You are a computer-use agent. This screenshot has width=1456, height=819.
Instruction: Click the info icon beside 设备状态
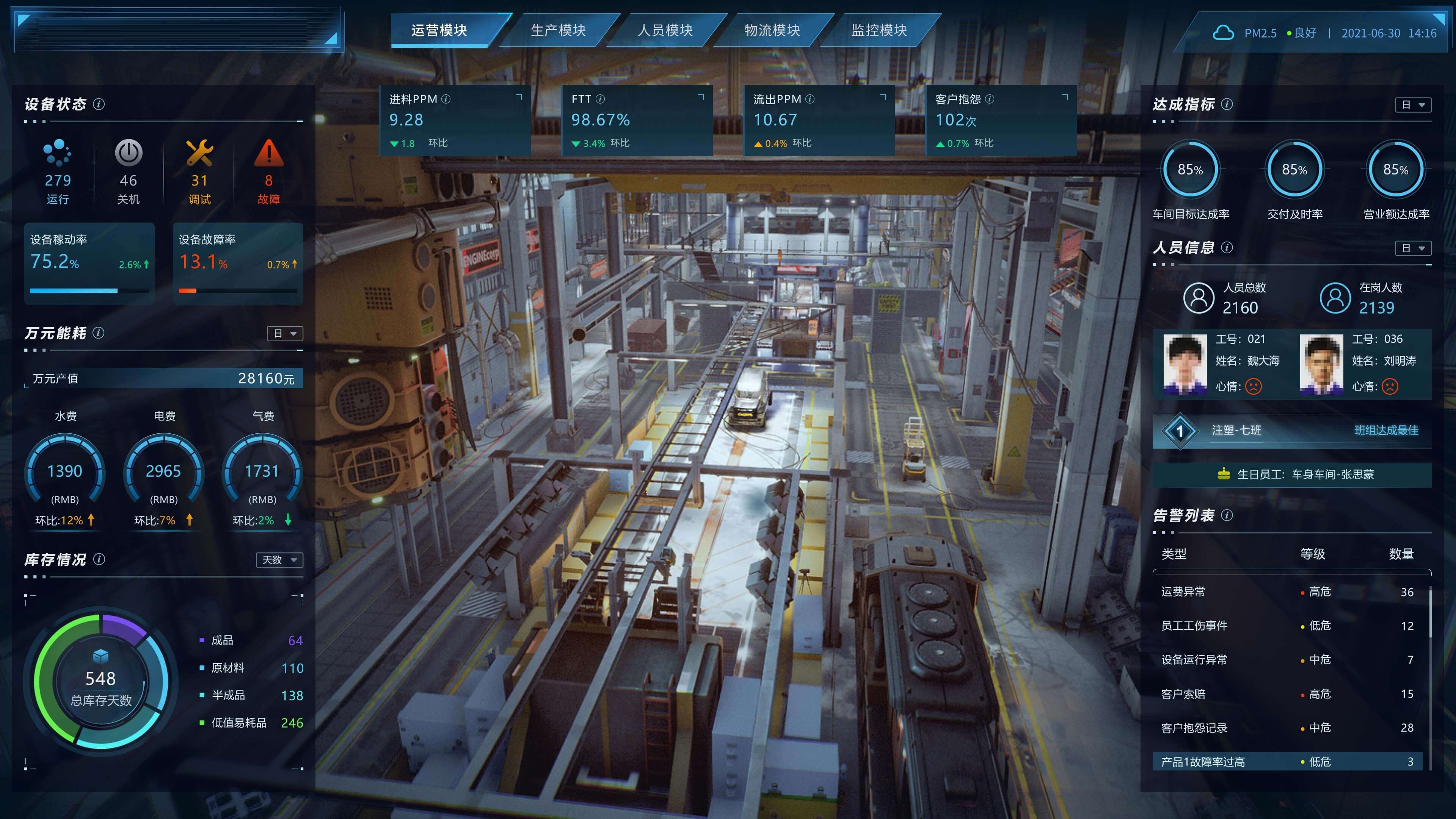pos(98,104)
